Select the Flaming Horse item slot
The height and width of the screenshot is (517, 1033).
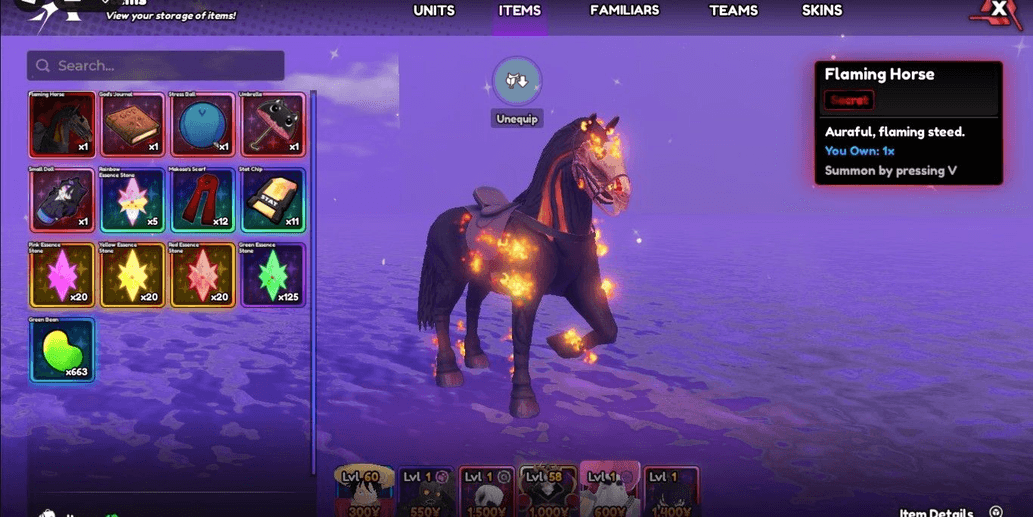62,125
